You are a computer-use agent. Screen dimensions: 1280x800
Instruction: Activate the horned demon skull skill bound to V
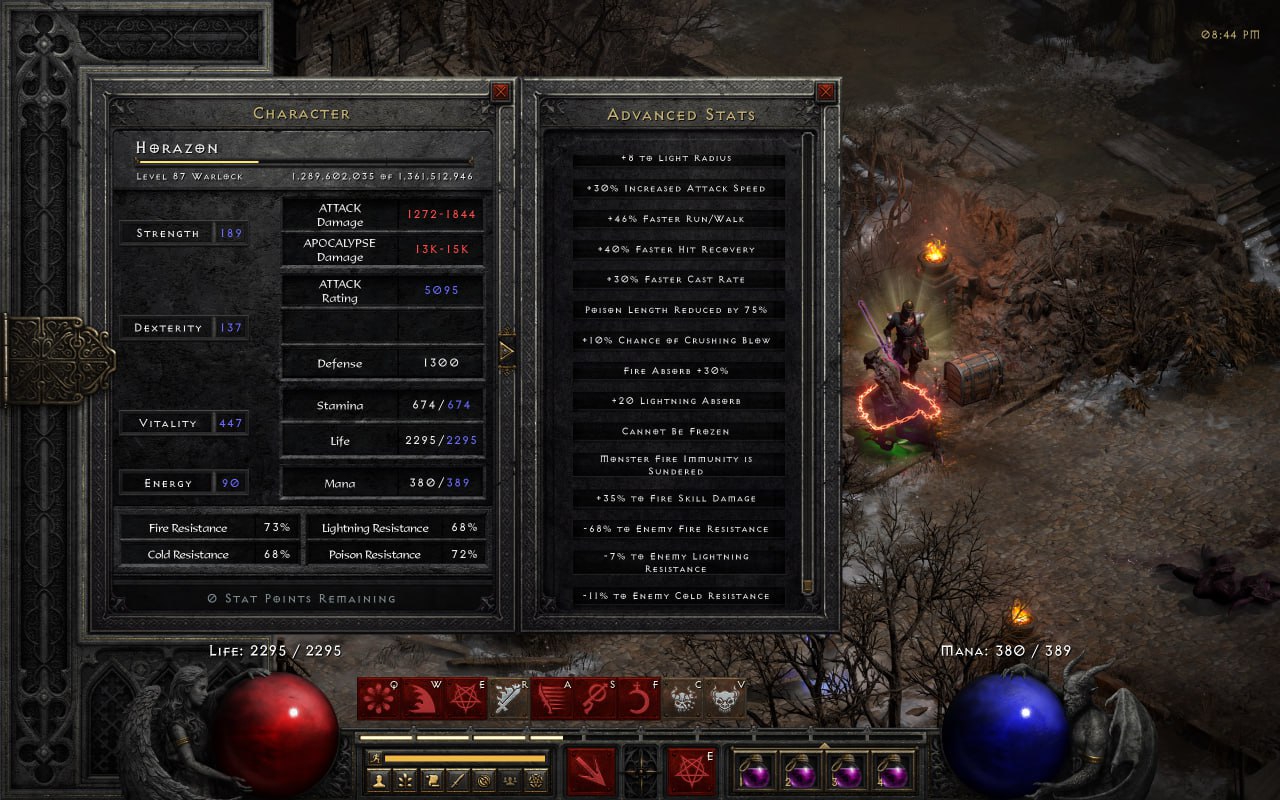pos(726,698)
